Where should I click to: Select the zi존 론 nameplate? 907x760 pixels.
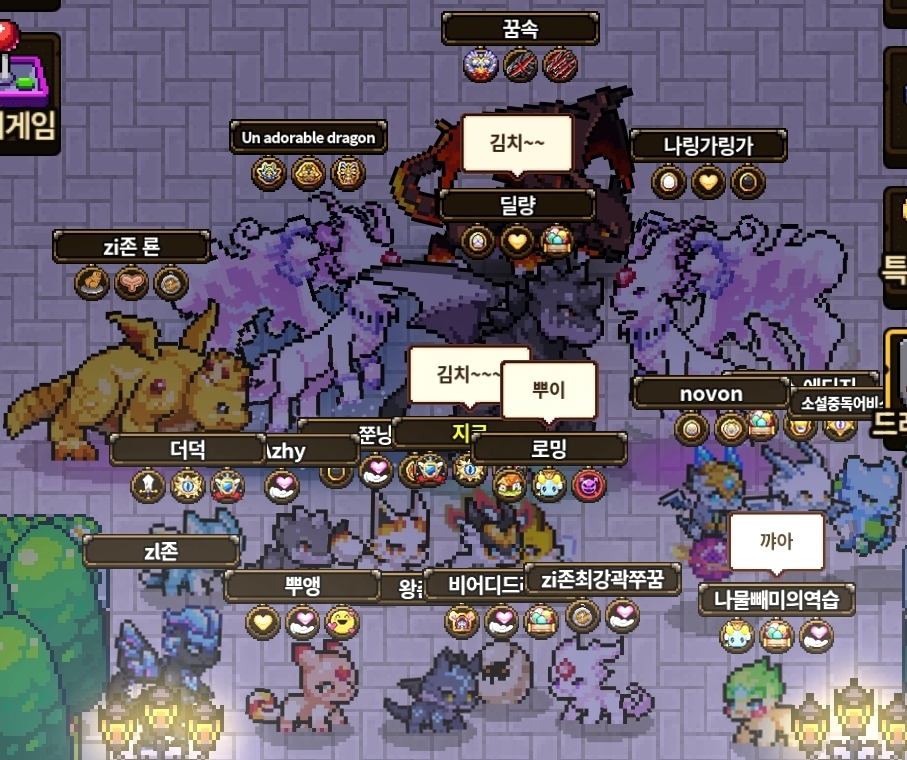coord(132,246)
